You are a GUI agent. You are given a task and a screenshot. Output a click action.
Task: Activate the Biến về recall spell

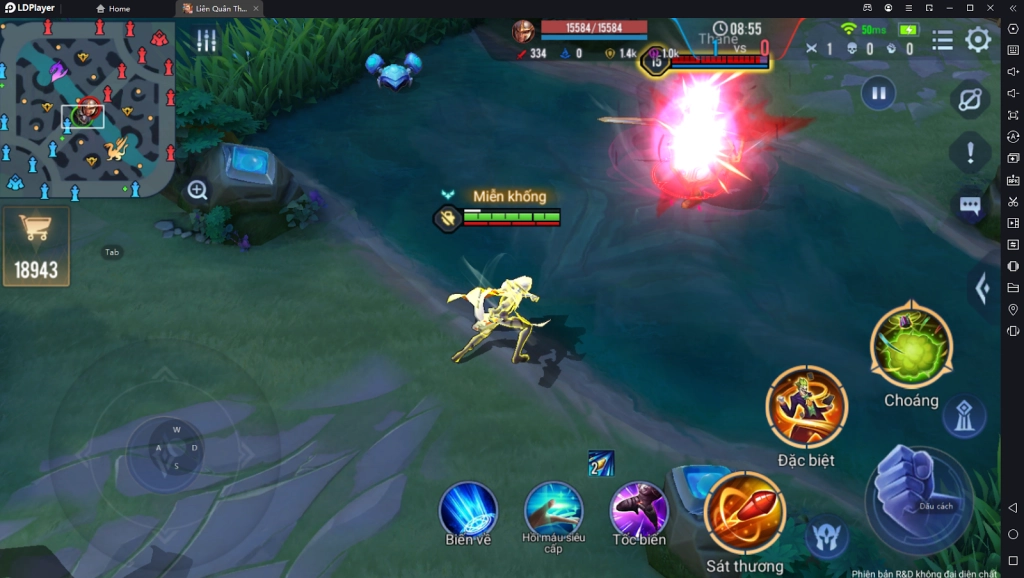pos(468,509)
